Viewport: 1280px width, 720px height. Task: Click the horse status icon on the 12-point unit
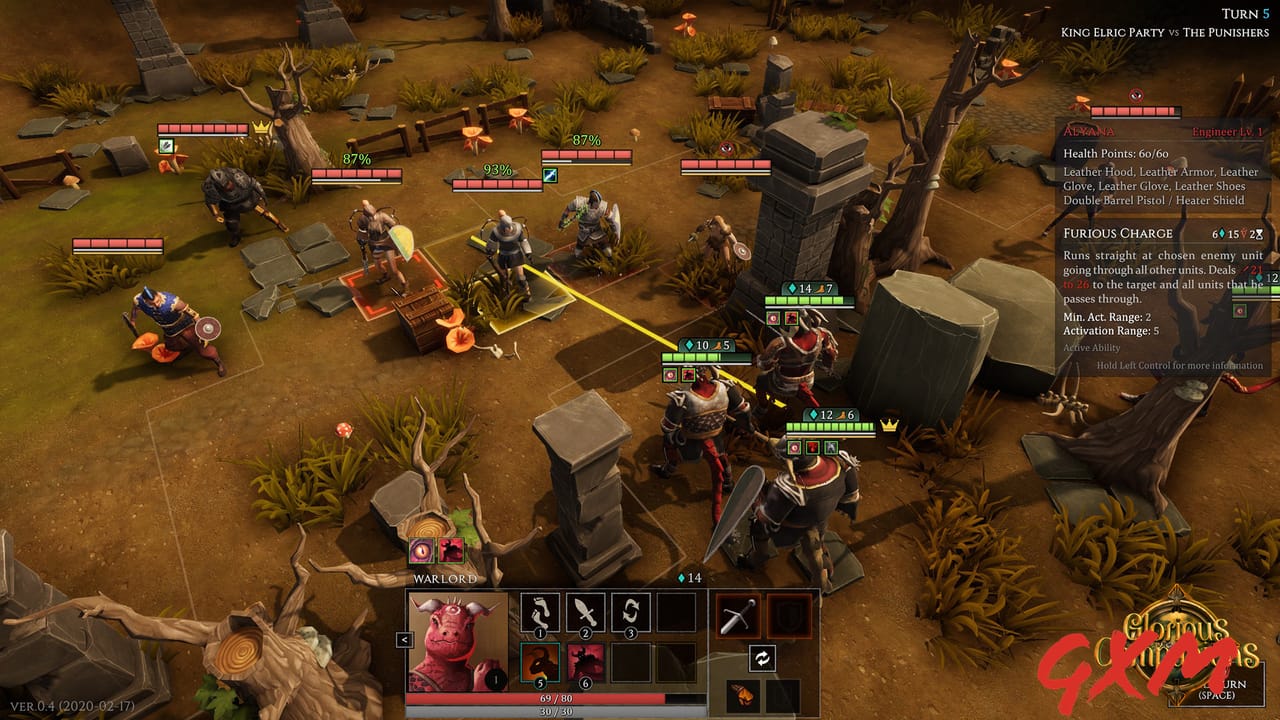point(829,446)
